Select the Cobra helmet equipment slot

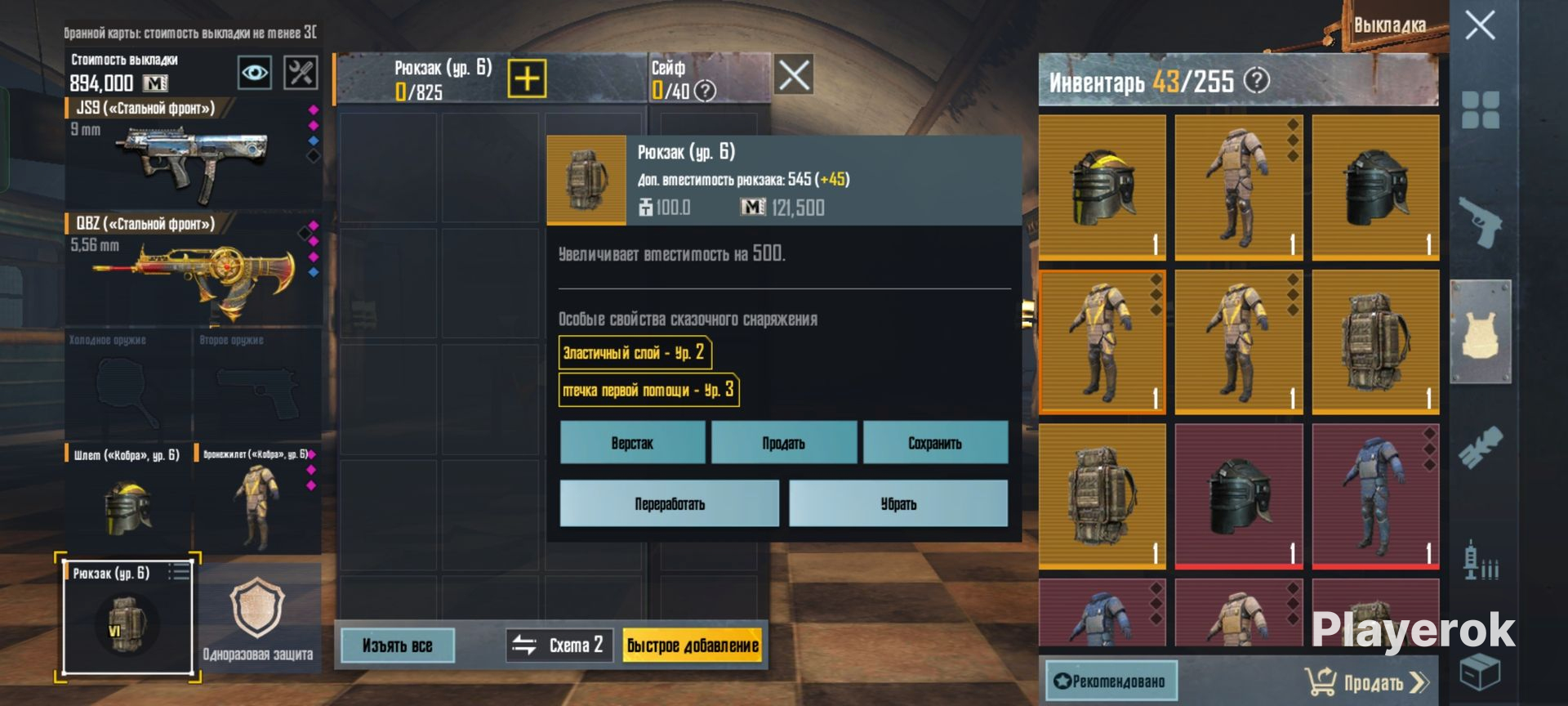point(127,500)
